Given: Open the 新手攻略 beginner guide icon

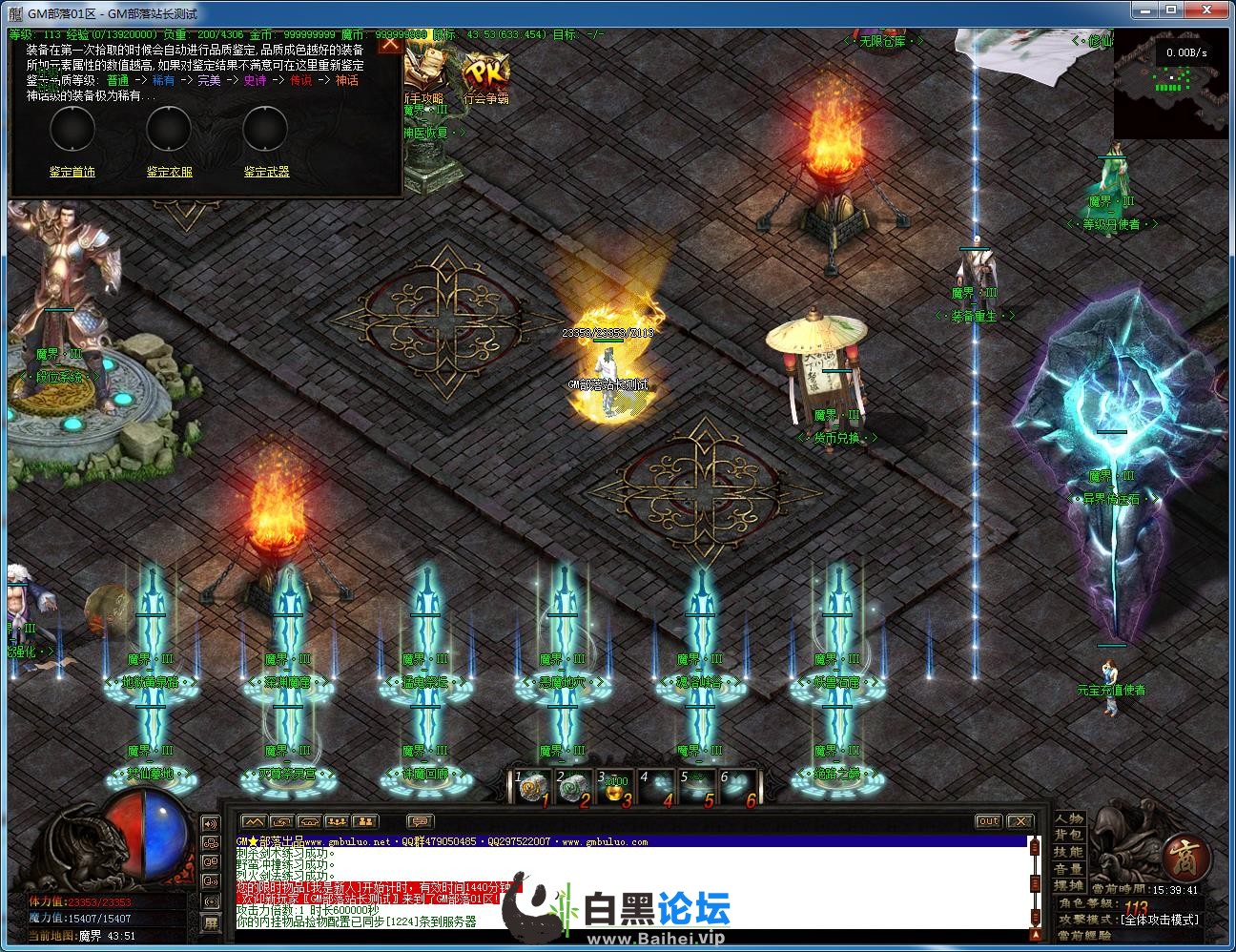Looking at the screenshot, I should 422,76.
